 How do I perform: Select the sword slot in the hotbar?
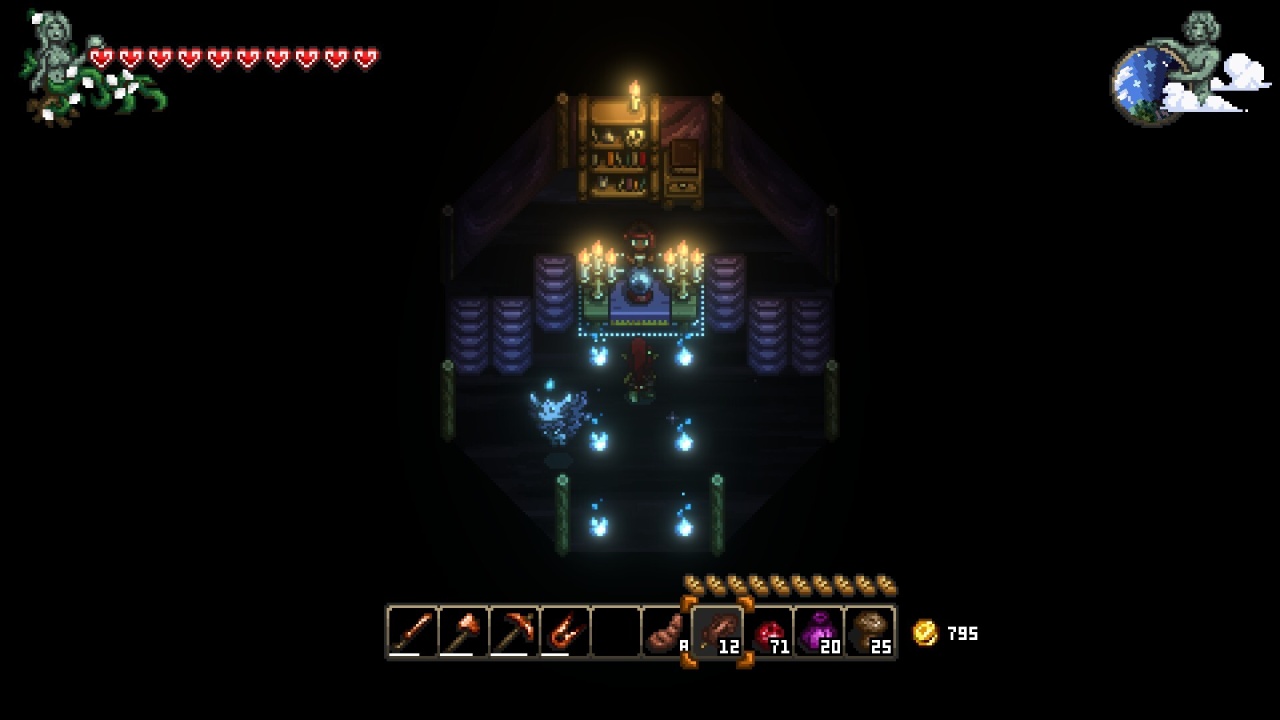412,632
